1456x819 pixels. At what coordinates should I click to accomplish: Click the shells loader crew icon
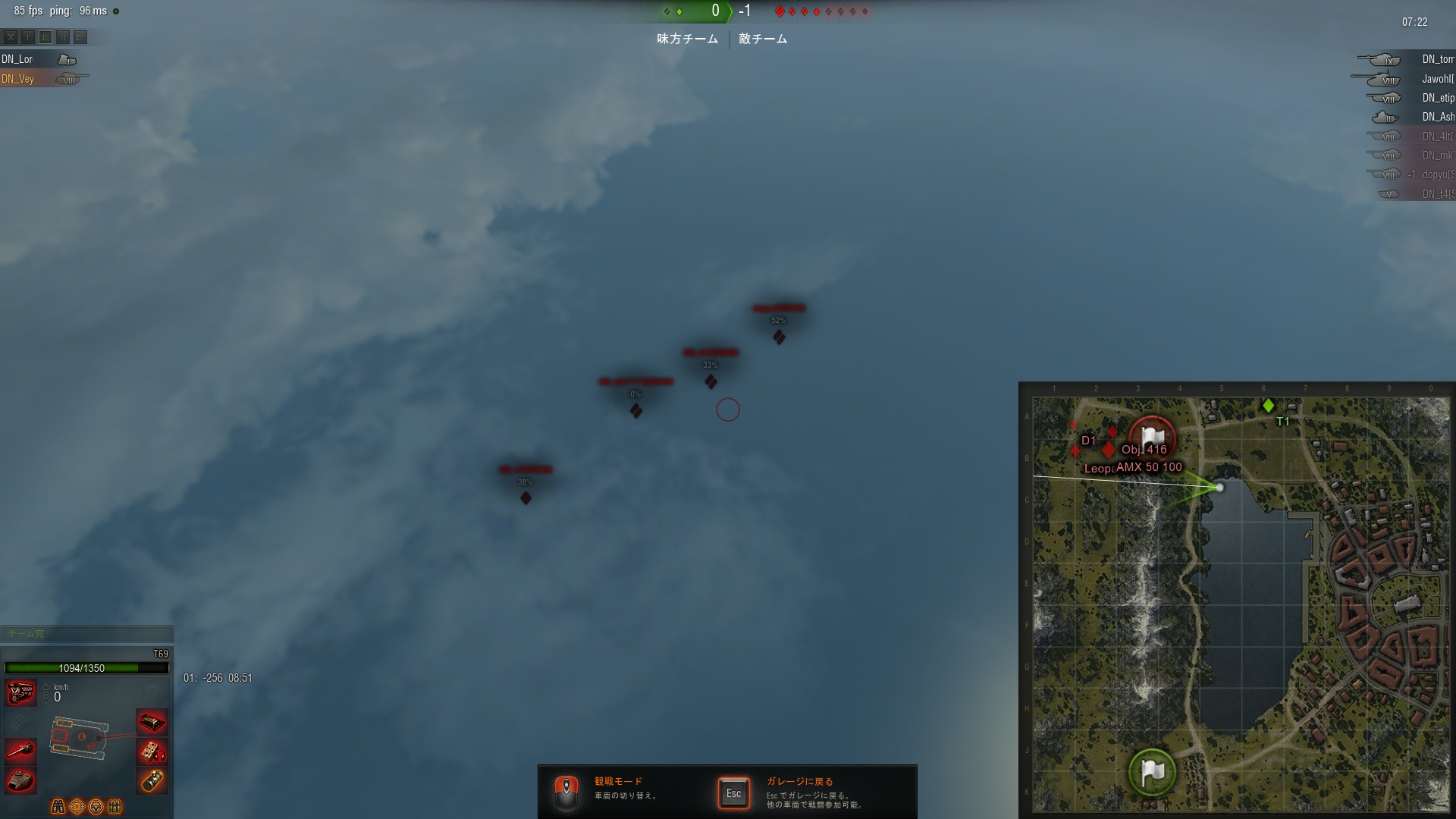point(115,806)
